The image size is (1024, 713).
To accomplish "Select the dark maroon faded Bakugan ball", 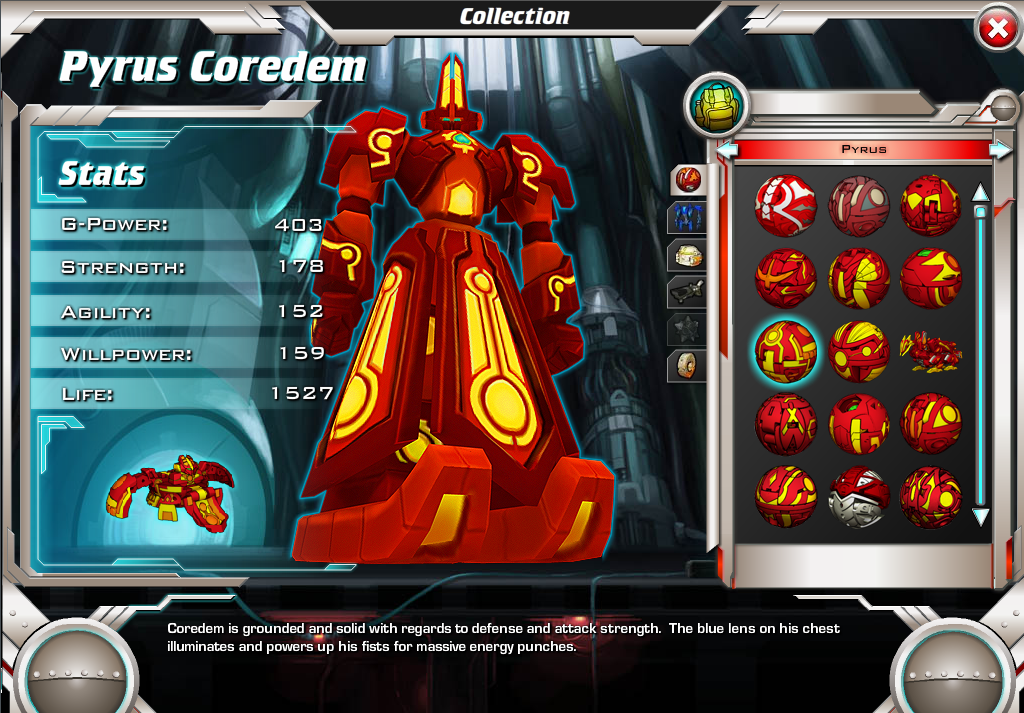I will point(858,206).
